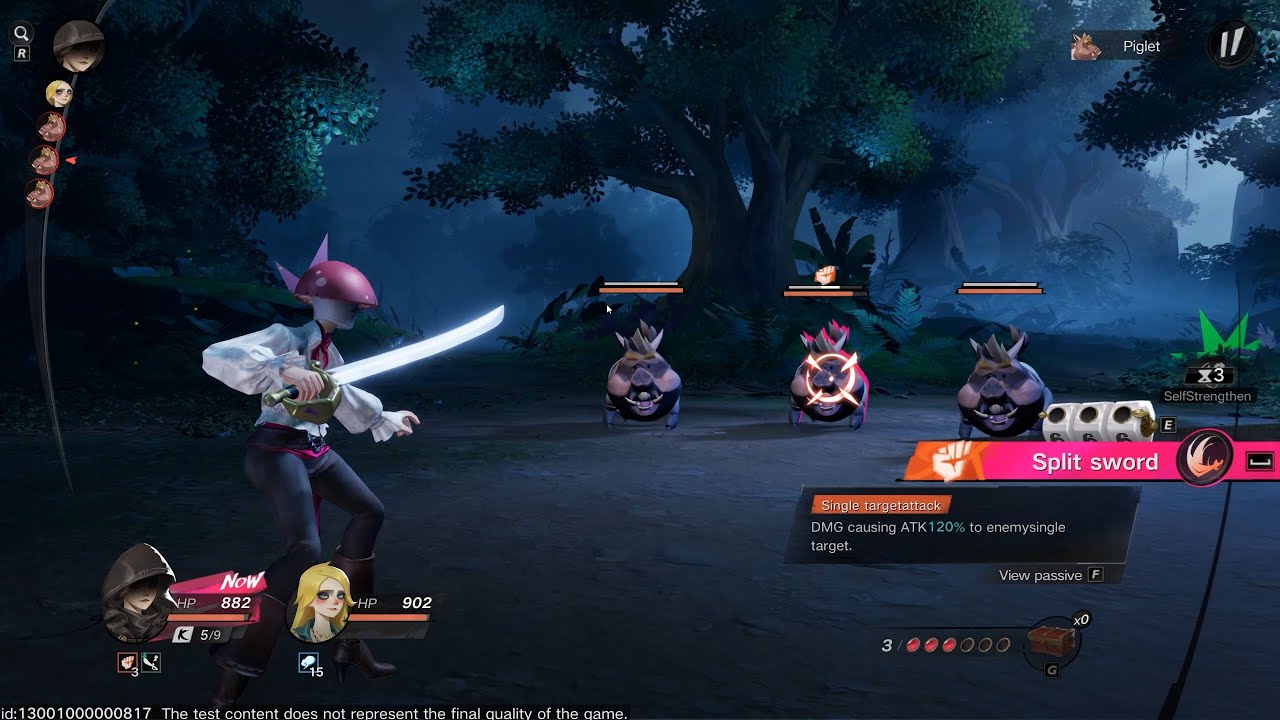
Task: Inspect the speech bubble status icon showing 15
Action: [x=308, y=662]
